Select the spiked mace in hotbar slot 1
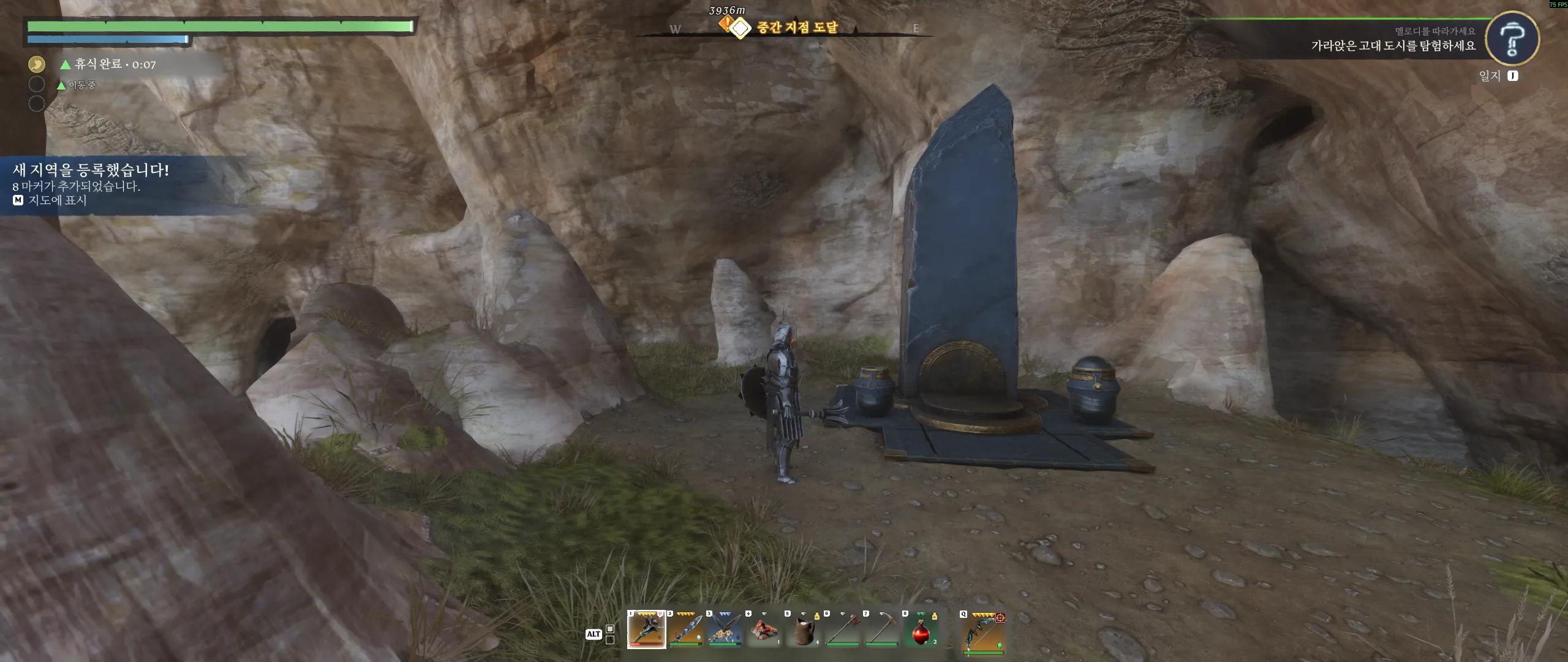The width and height of the screenshot is (1568, 662). (646, 630)
